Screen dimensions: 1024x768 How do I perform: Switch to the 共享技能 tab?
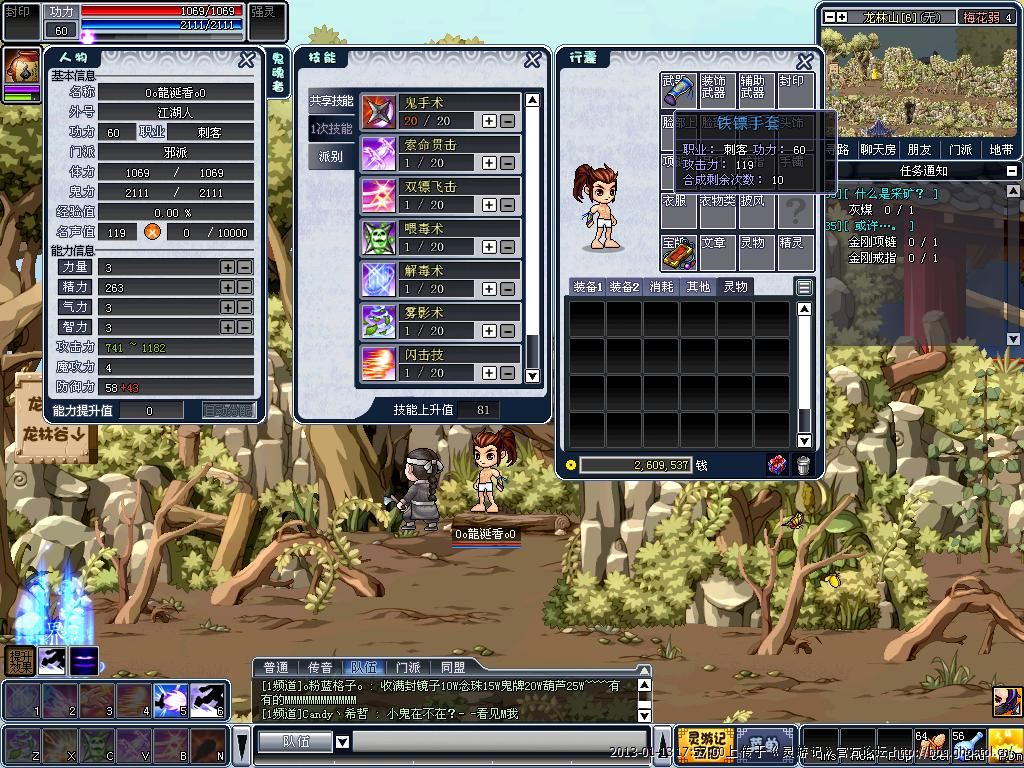331,101
